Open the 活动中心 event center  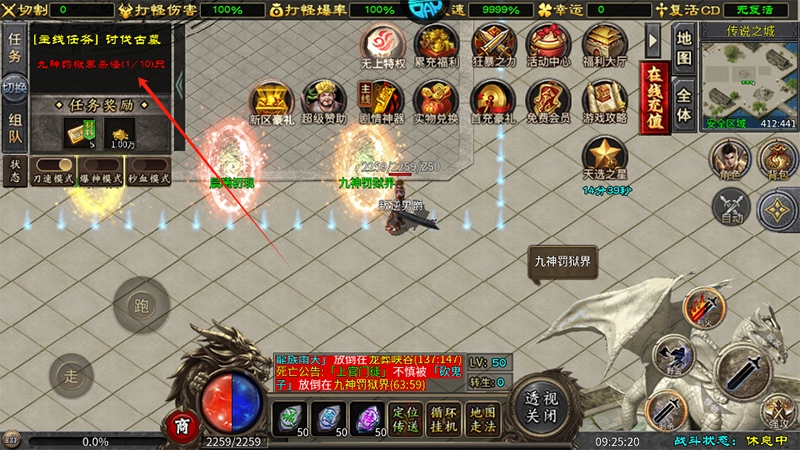546,46
